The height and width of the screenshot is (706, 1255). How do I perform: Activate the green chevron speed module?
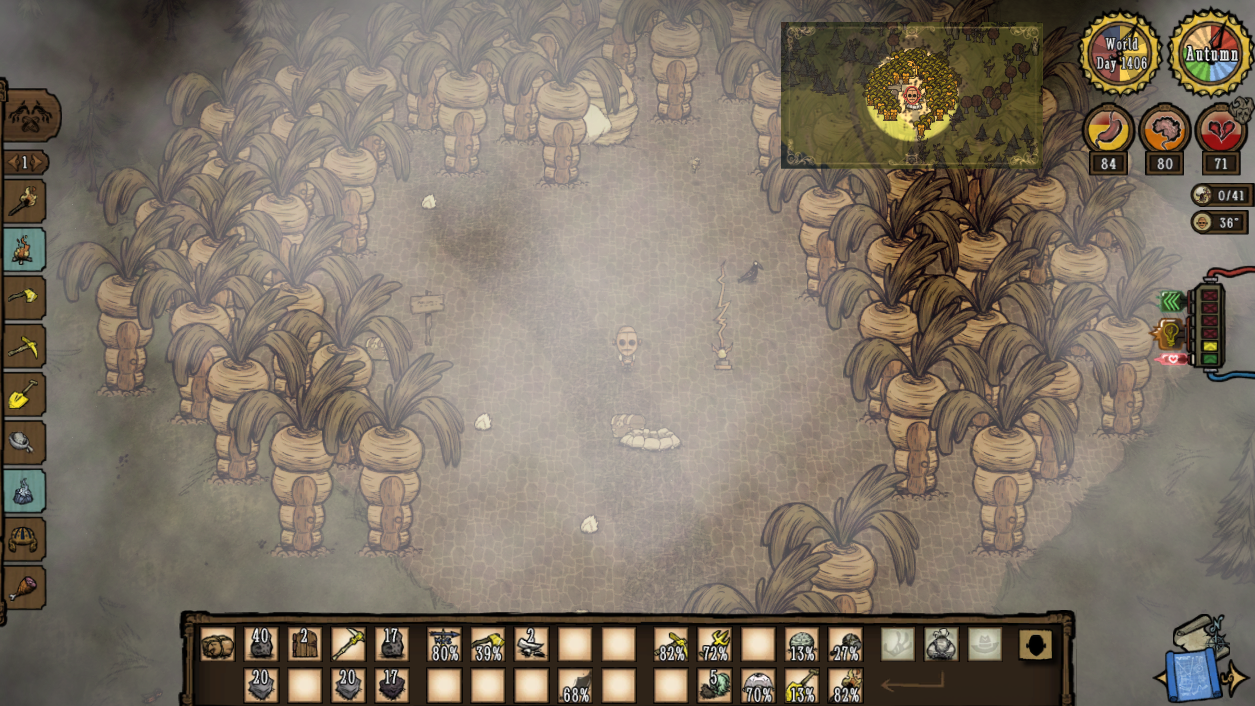coord(1171,301)
